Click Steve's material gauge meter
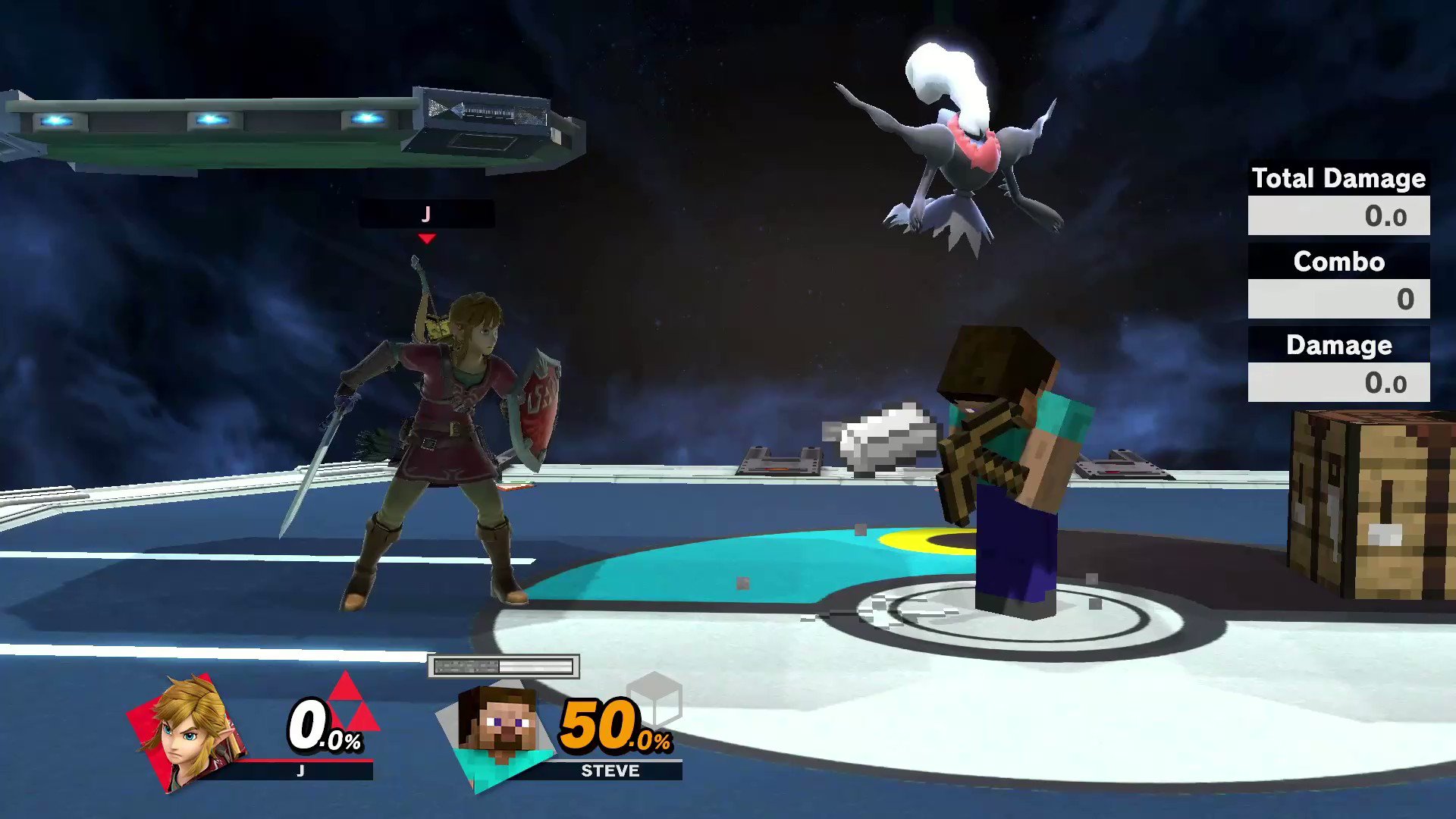Viewport: 1456px width, 819px height. coord(503,665)
